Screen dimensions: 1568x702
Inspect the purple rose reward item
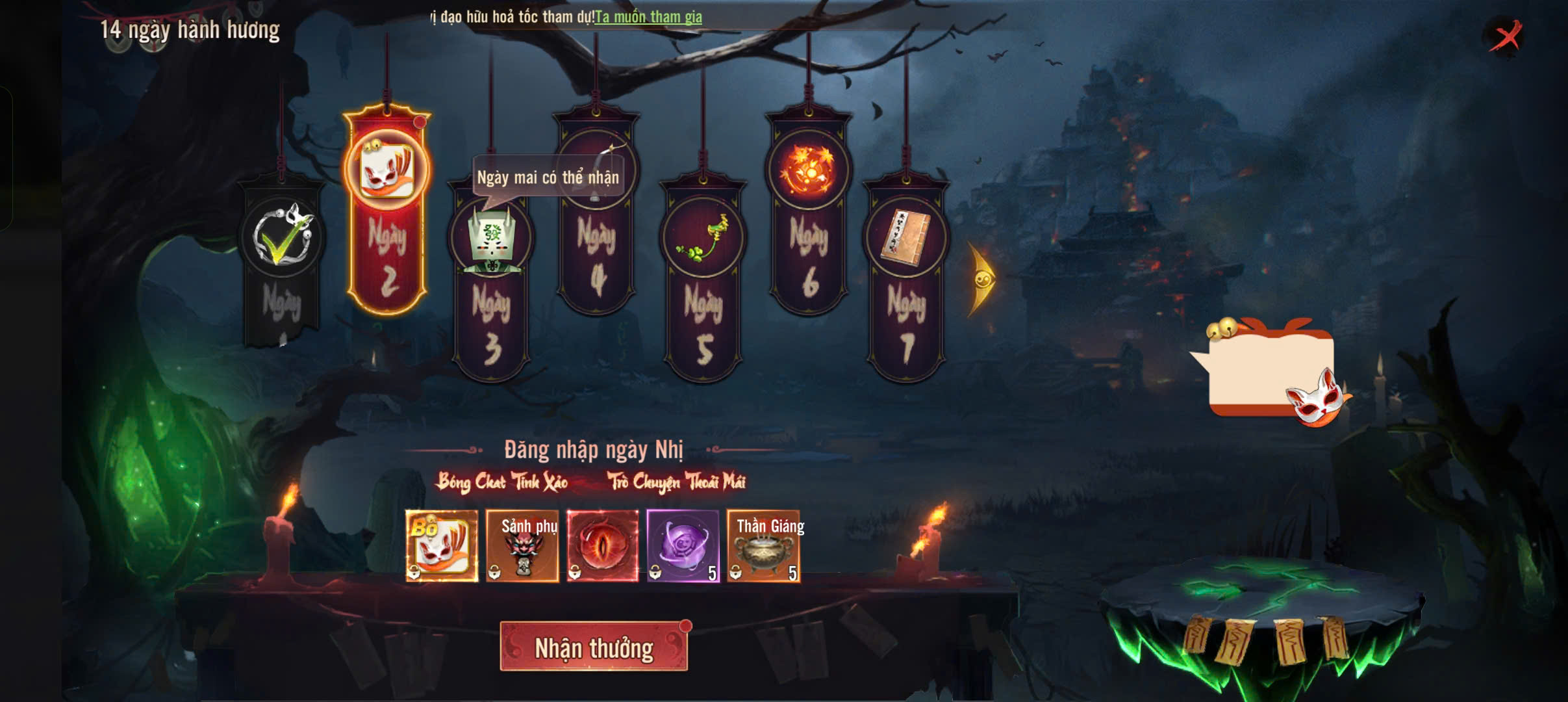click(x=683, y=546)
